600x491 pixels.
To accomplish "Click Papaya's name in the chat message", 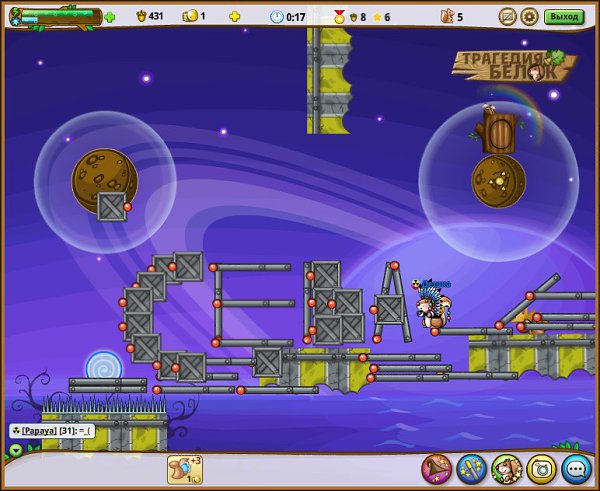I will tap(40, 430).
